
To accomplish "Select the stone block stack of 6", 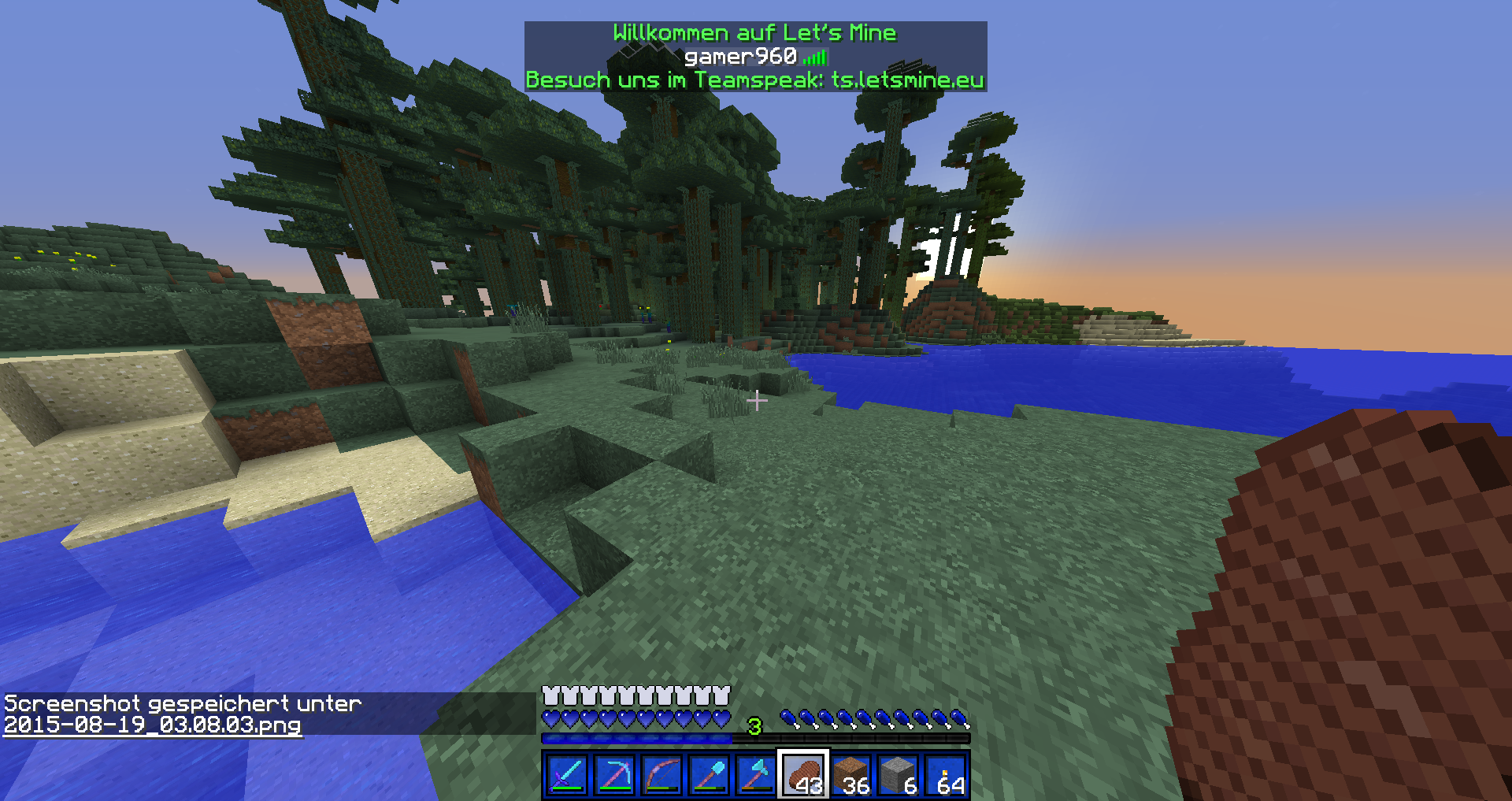I will (898, 775).
